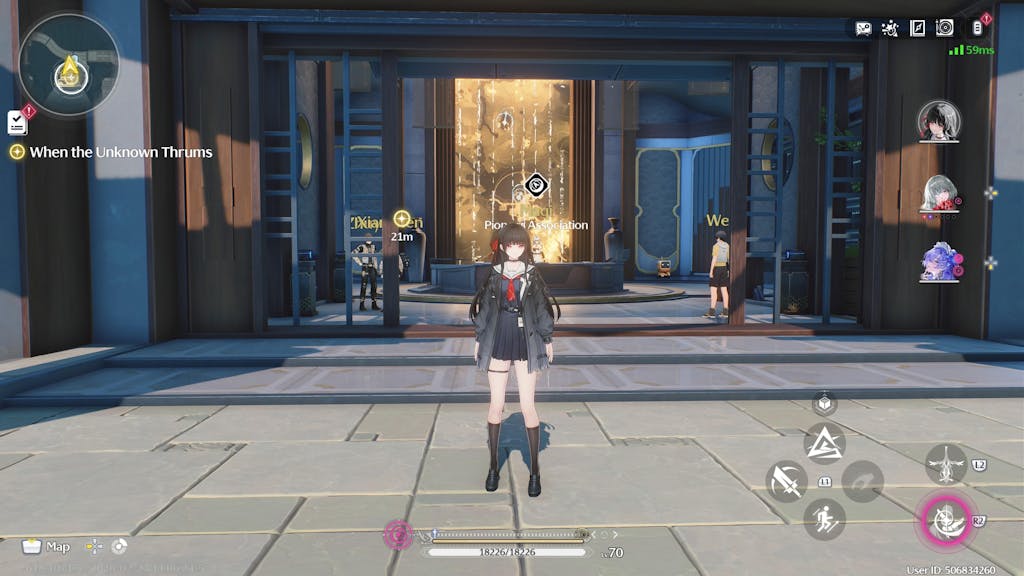
Task: Open the compass guidebook icon
Action: pyautogui.click(x=917, y=28)
